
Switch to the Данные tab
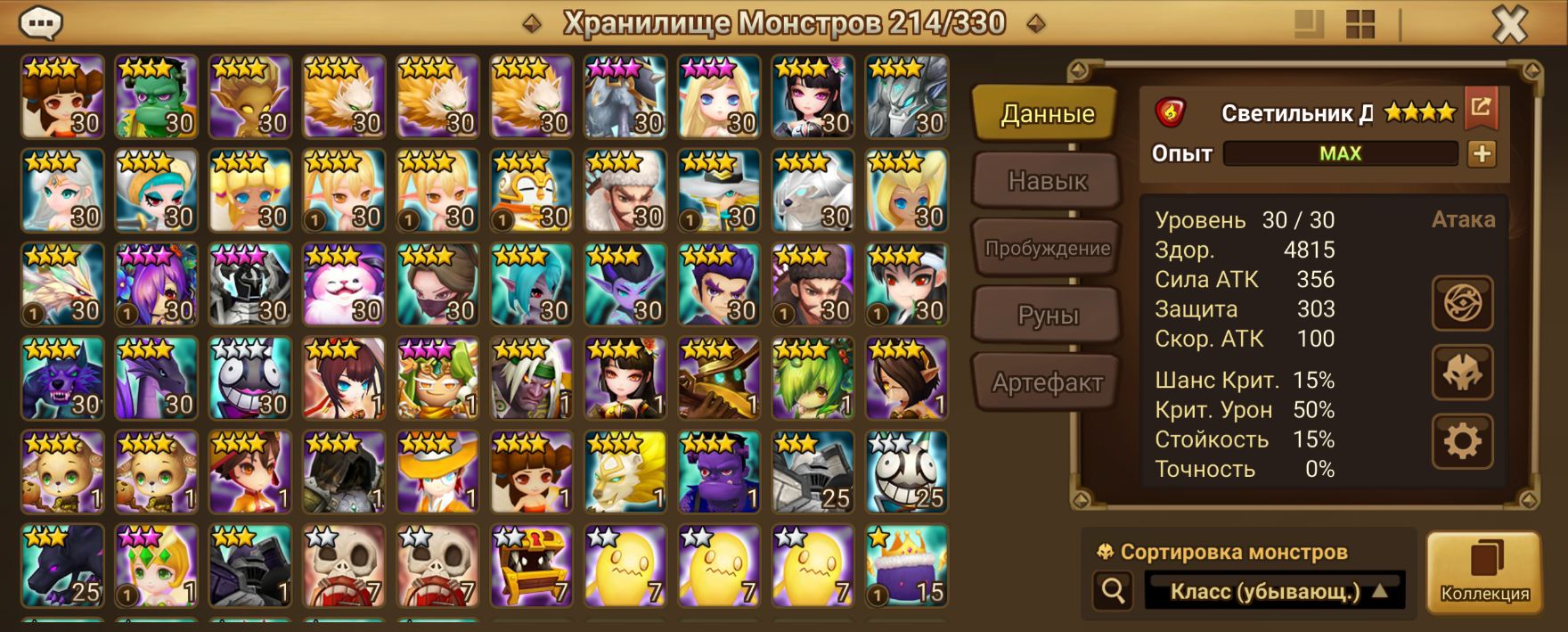1047,113
